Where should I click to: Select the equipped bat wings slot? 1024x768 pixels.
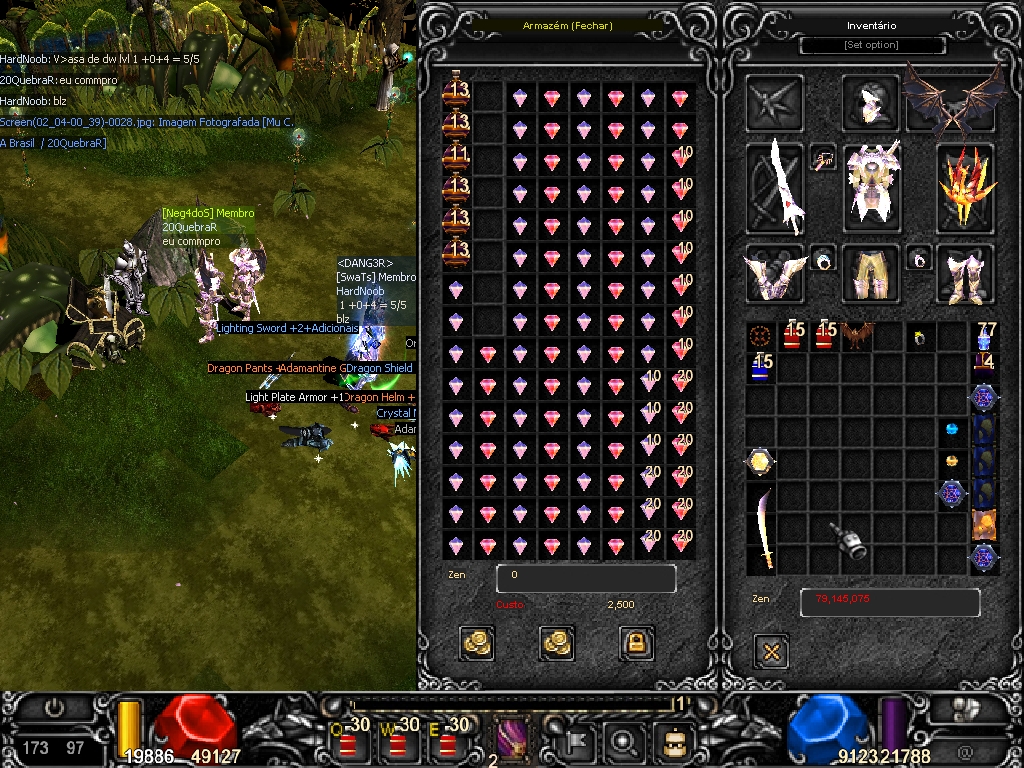(953, 100)
